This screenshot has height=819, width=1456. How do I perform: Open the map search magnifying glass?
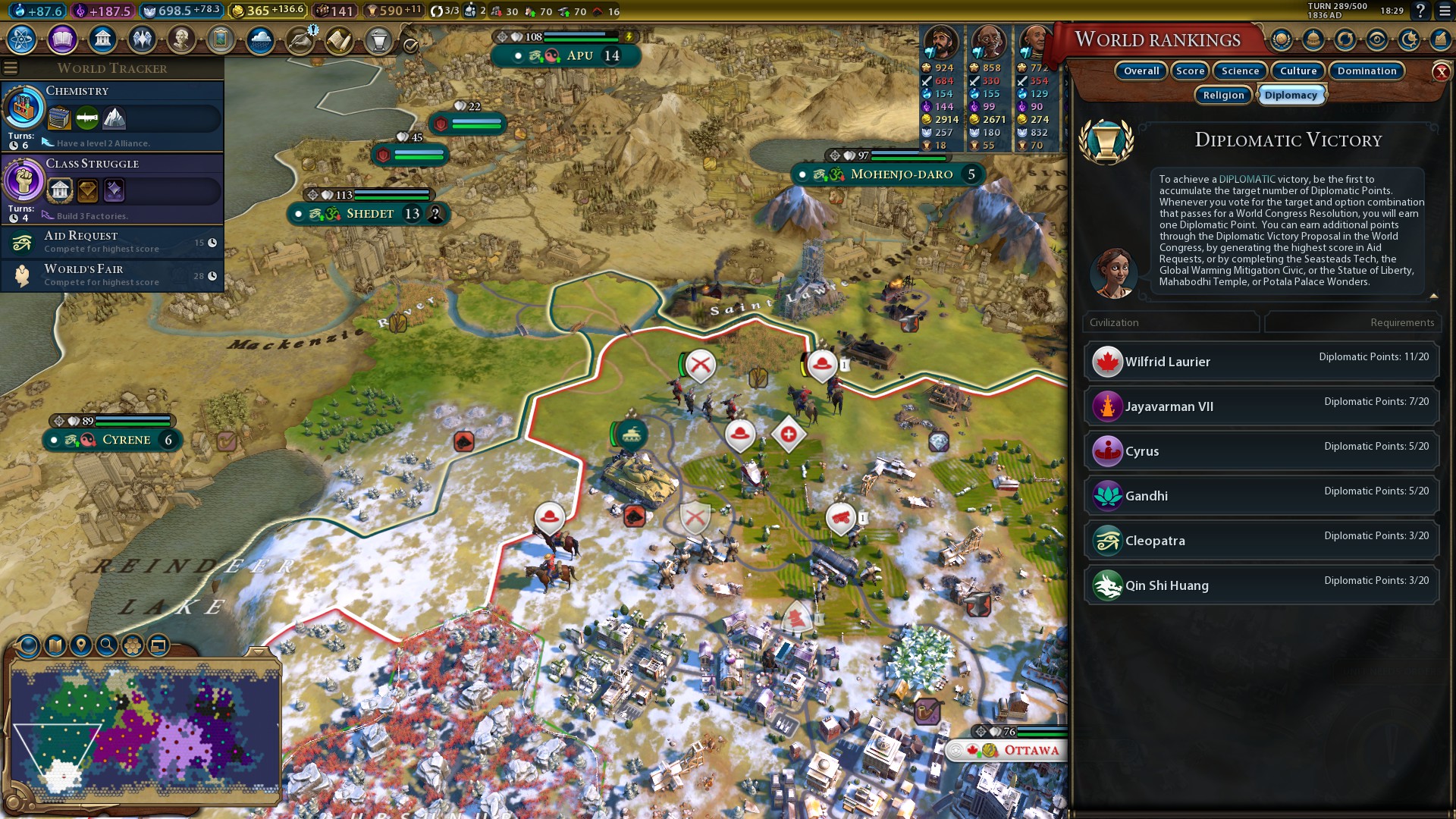pos(107,645)
